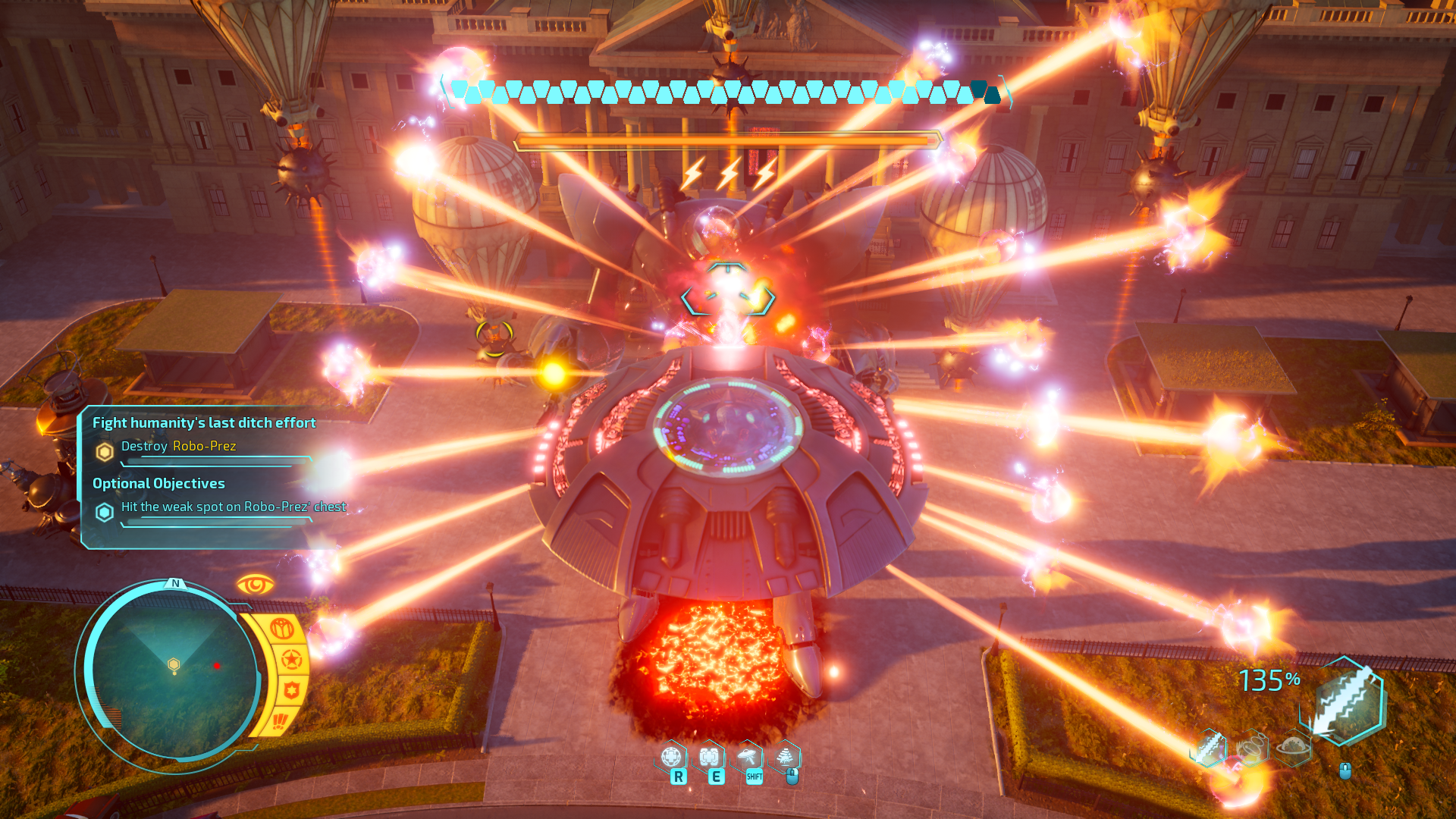Click the Majestic agent threat level icon

coord(282,629)
